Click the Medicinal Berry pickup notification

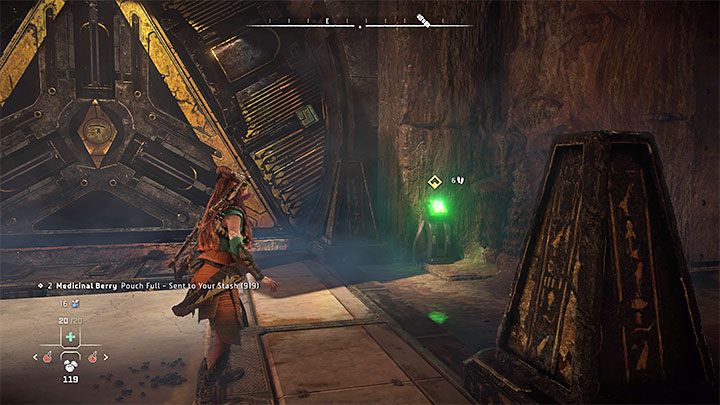pyautogui.click(x=140, y=285)
